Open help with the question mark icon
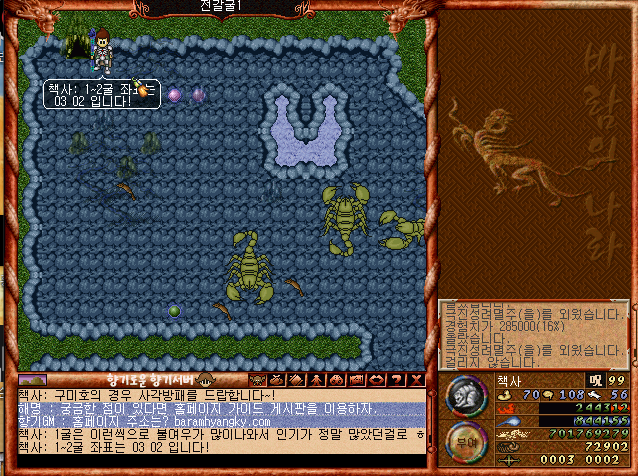638x476 pixels. coord(396,380)
